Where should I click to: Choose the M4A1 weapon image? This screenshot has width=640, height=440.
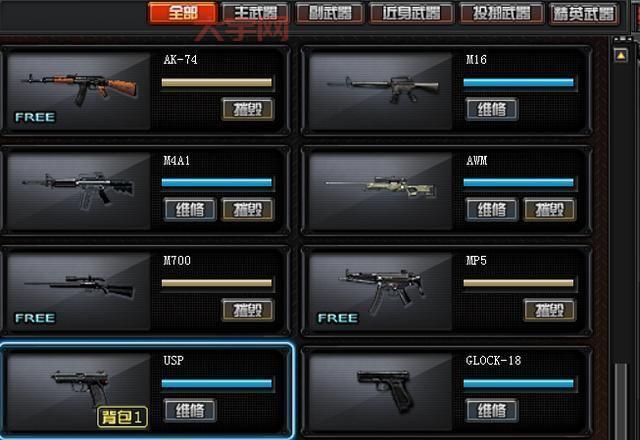[78, 191]
